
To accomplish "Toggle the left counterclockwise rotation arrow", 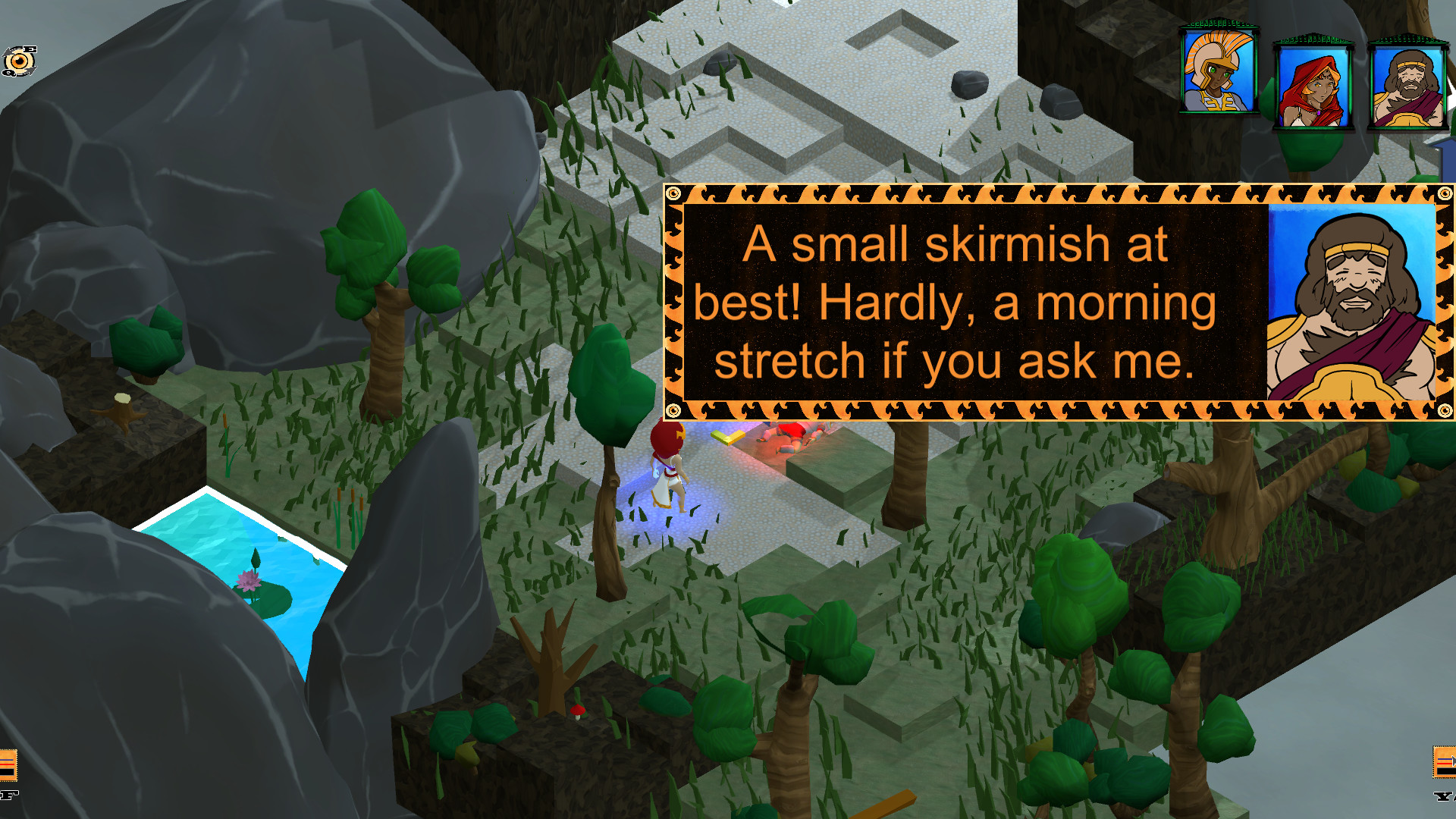I will [7, 52].
